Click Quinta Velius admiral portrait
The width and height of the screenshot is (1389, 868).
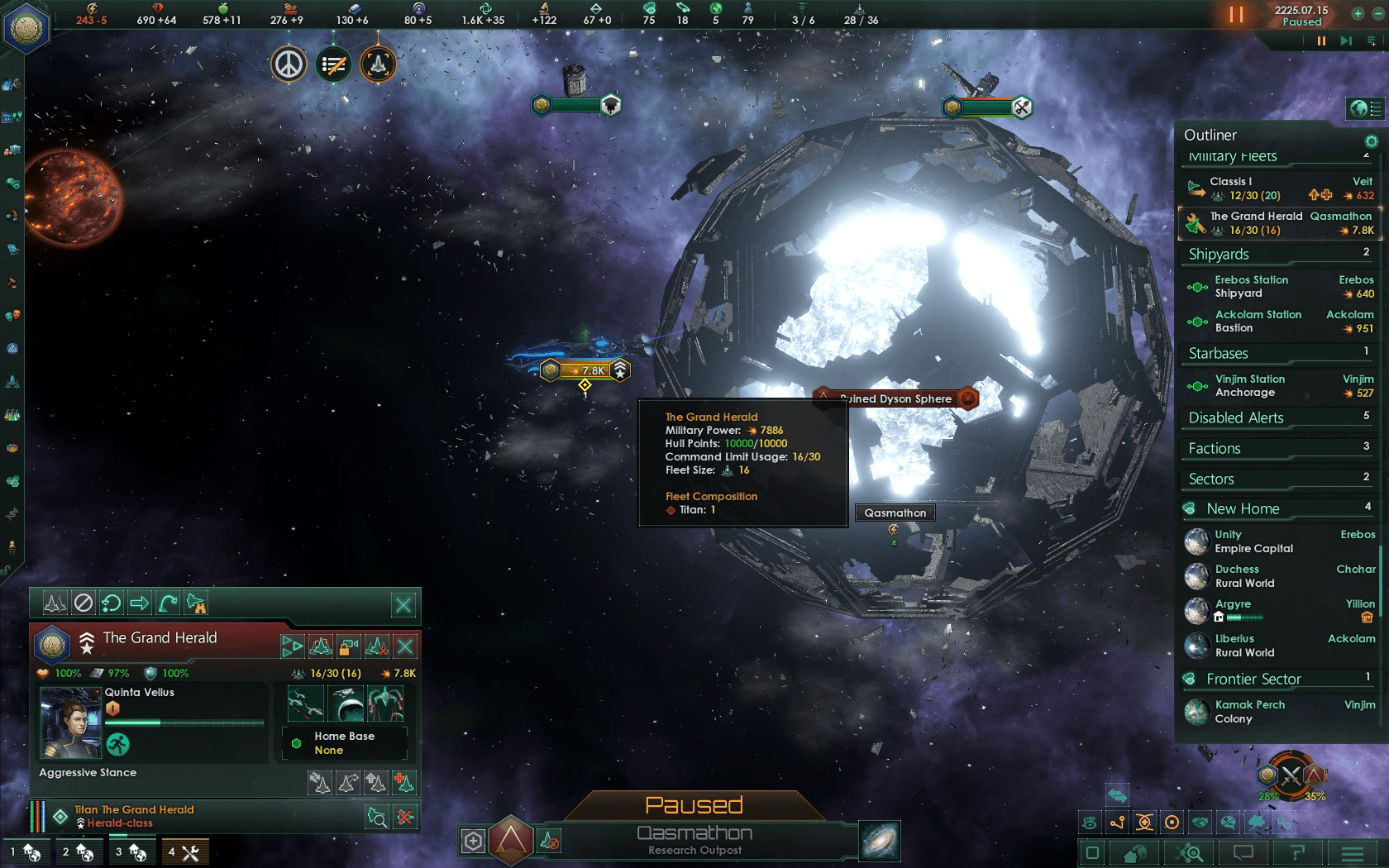[70, 724]
